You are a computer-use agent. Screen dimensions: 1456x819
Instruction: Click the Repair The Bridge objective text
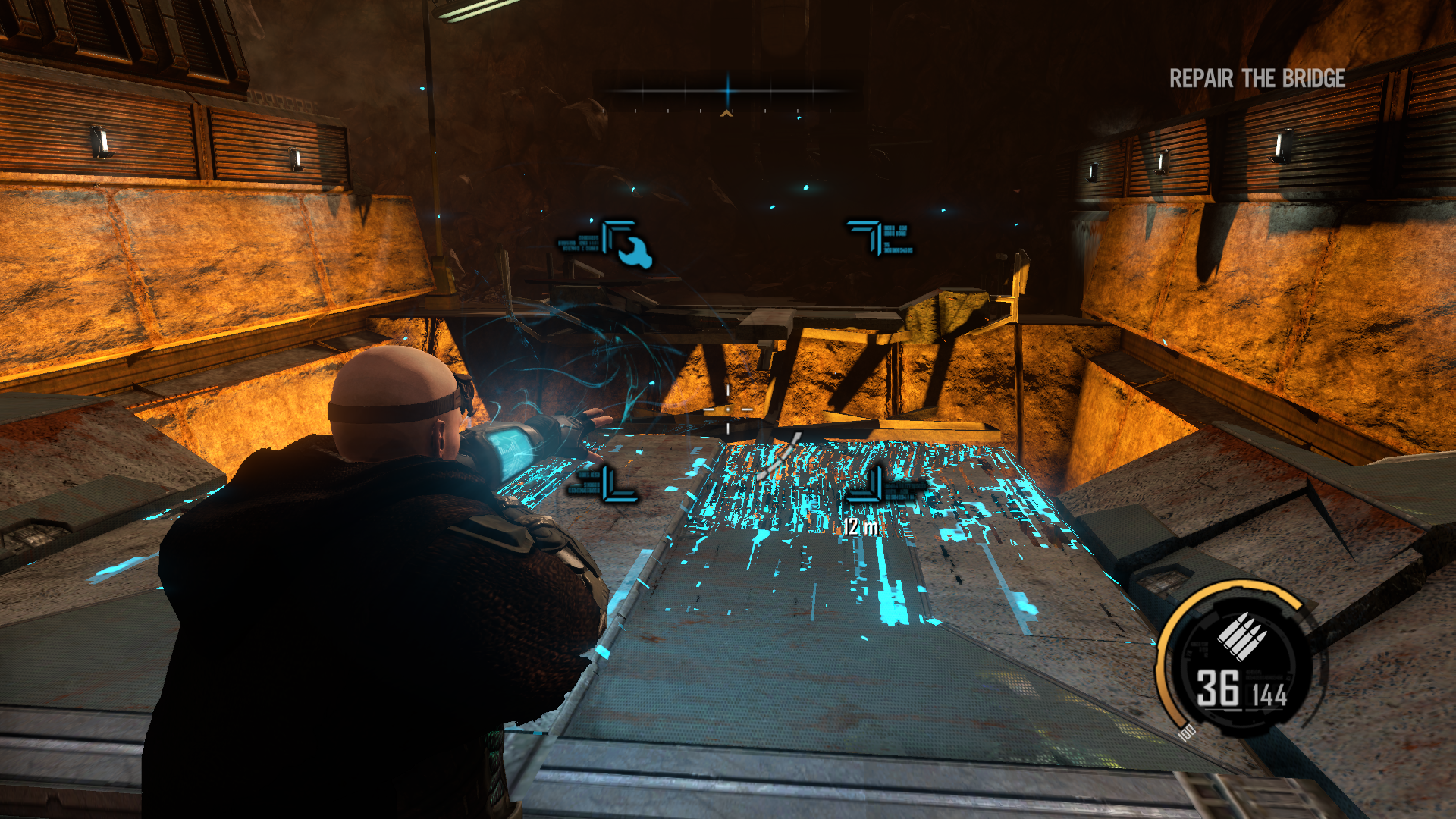(x=1257, y=79)
